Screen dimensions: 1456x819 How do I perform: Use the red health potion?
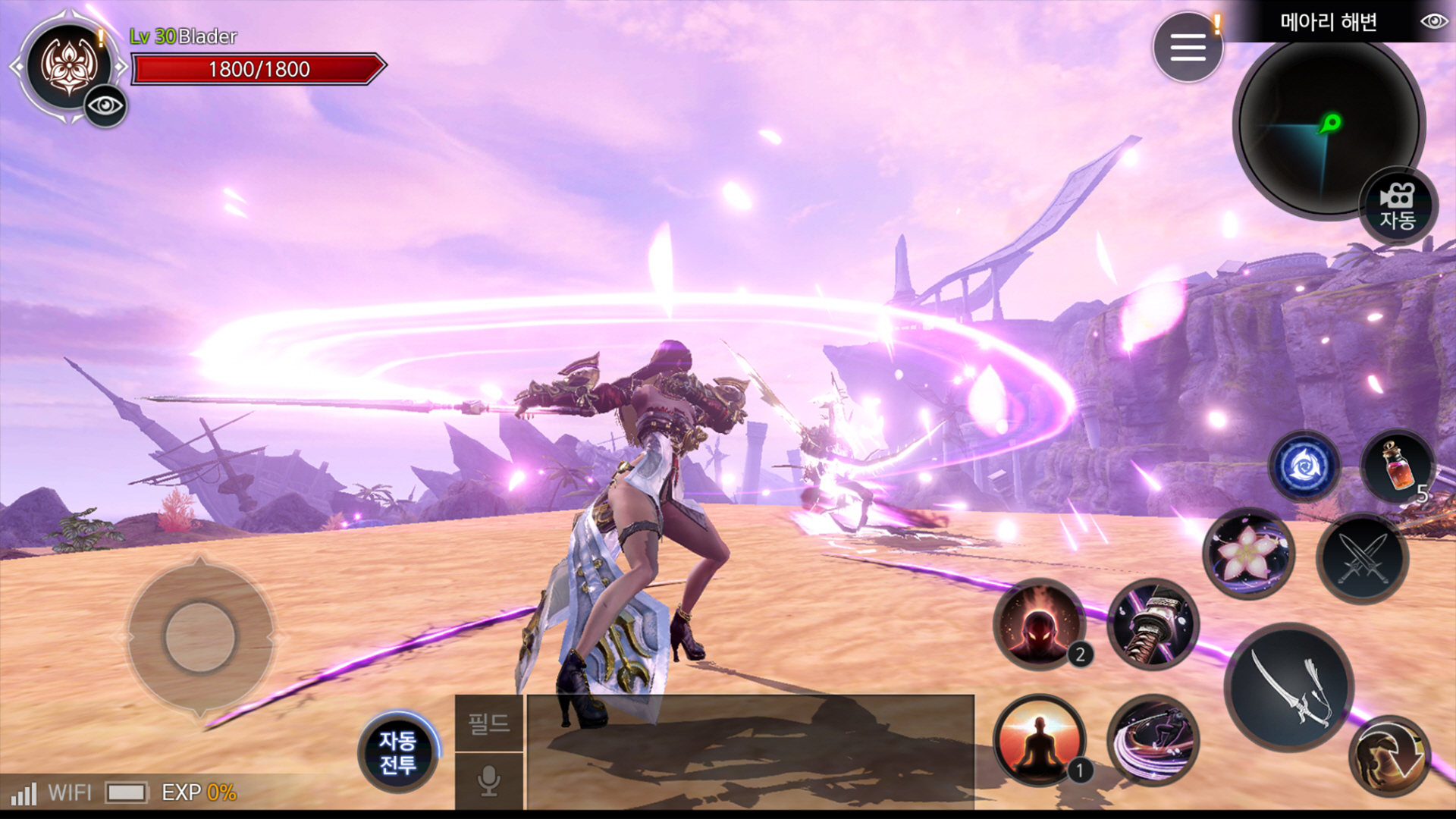[x=1397, y=466]
